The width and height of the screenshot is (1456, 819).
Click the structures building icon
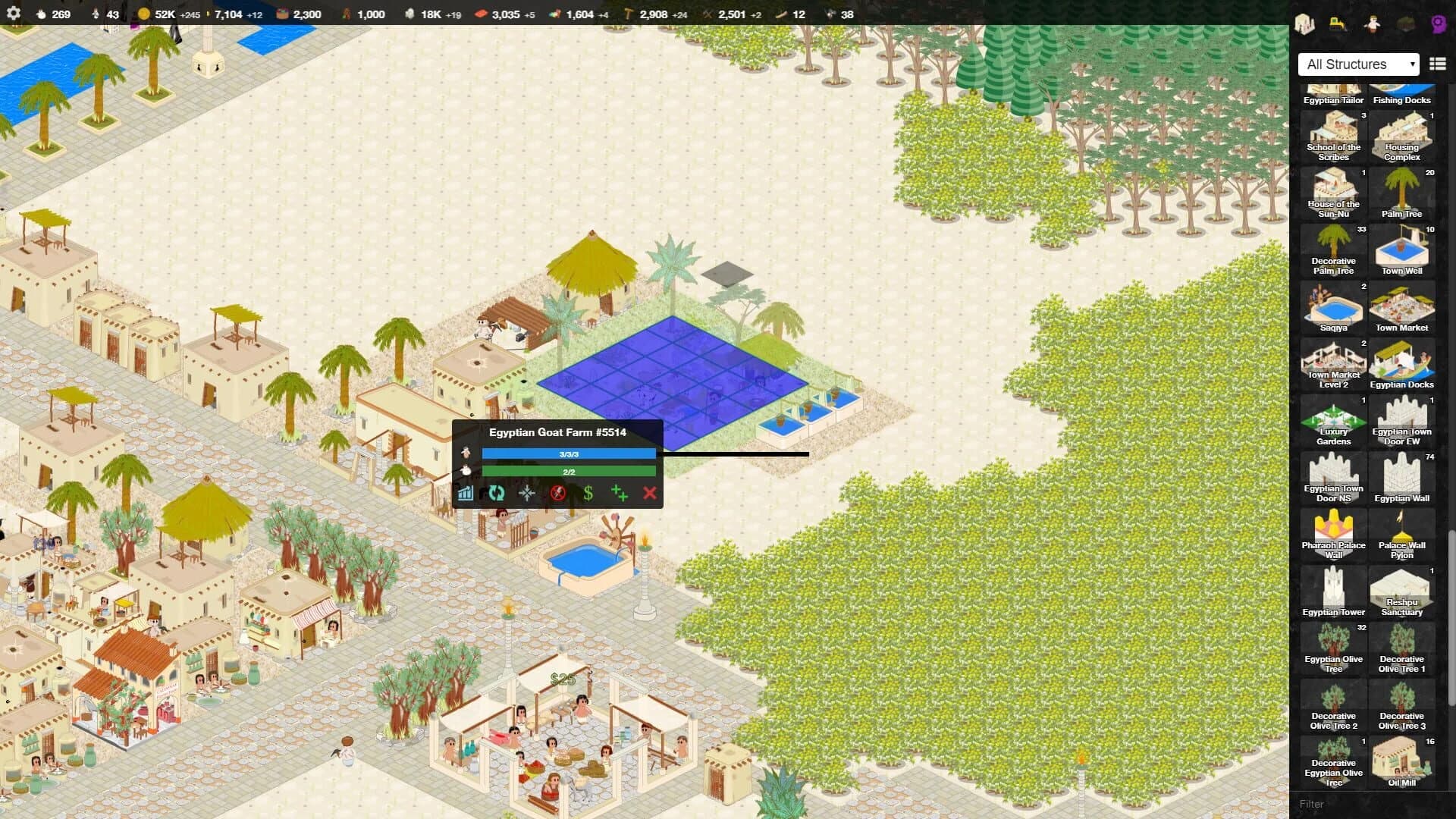tap(1303, 24)
